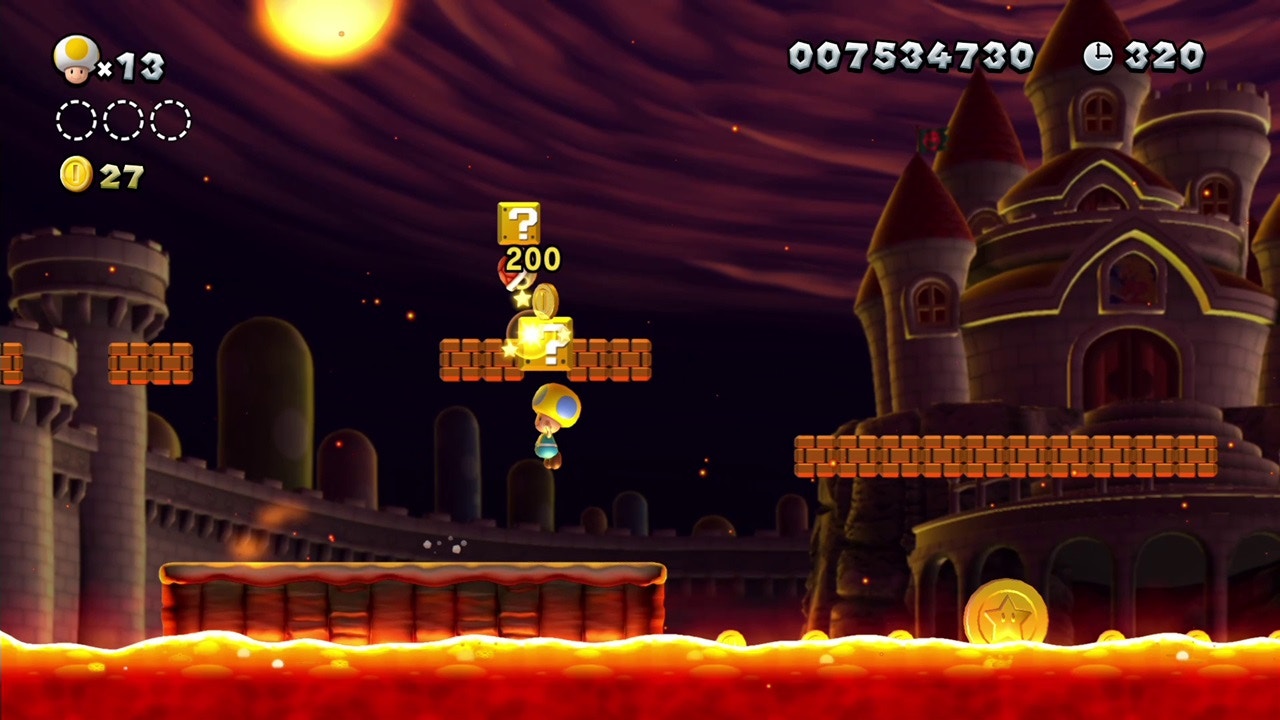Image resolution: width=1280 pixels, height=720 pixels.
Task: Click the floating ? block above the bricks
Action: pyautogui.click(x=521, y=223)
